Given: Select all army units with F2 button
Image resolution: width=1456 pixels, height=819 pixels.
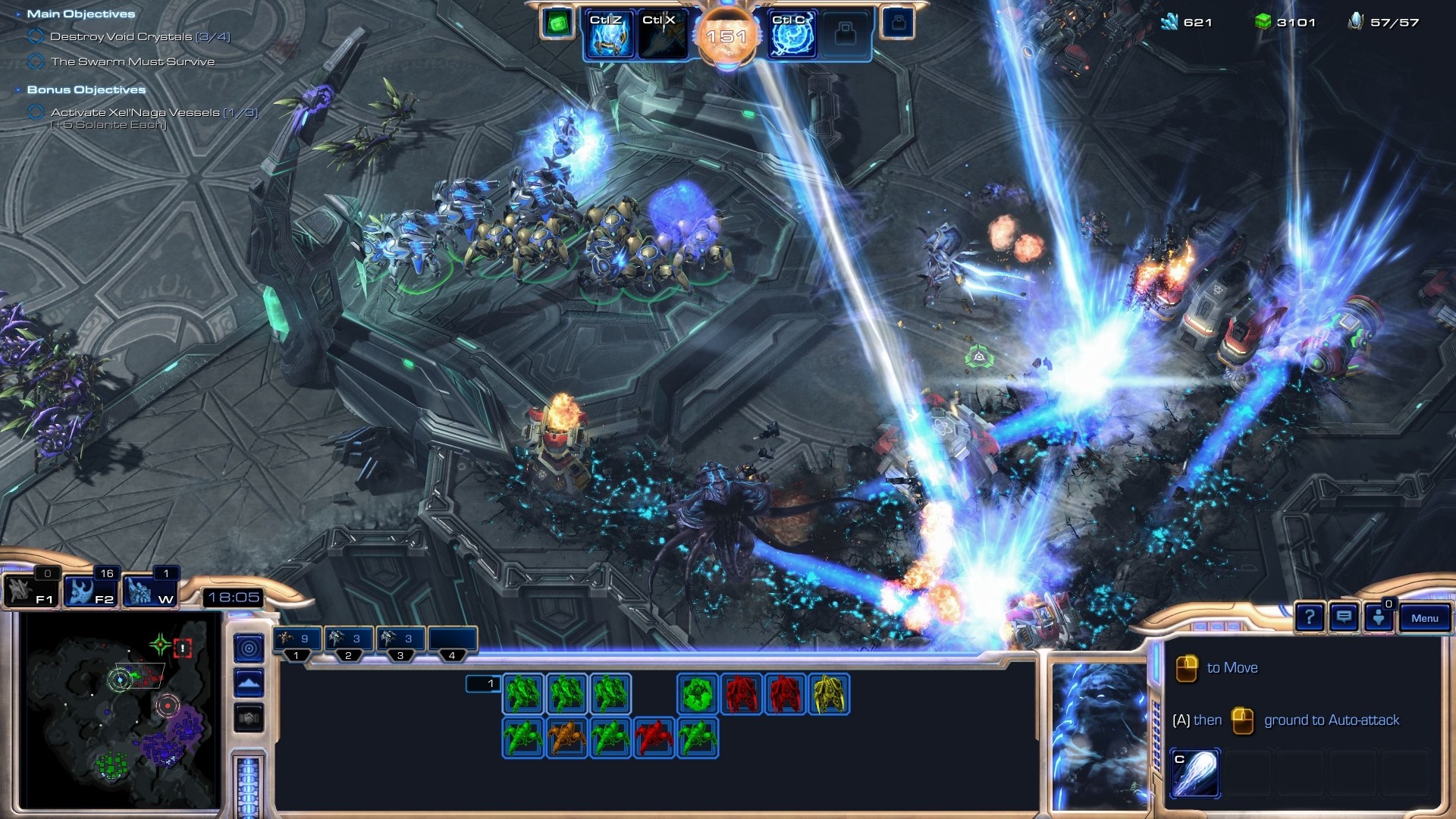Looking at the screenshot, I should click(89, 591).
